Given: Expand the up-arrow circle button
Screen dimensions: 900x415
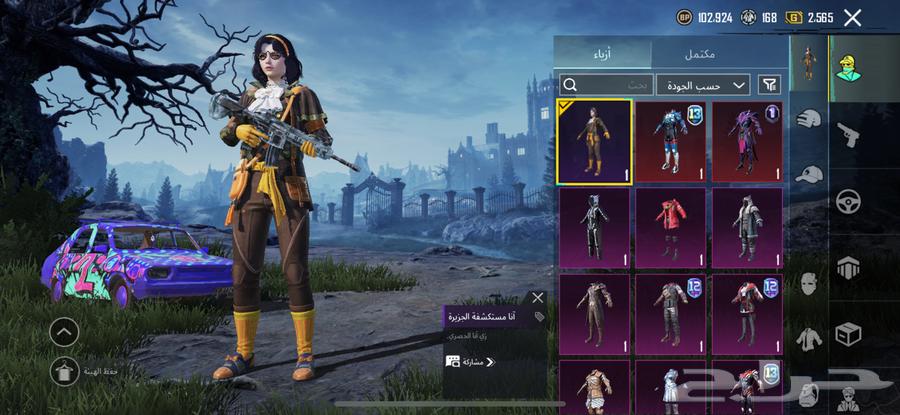Looking at the screenshot, I should [x=64, y=332].
